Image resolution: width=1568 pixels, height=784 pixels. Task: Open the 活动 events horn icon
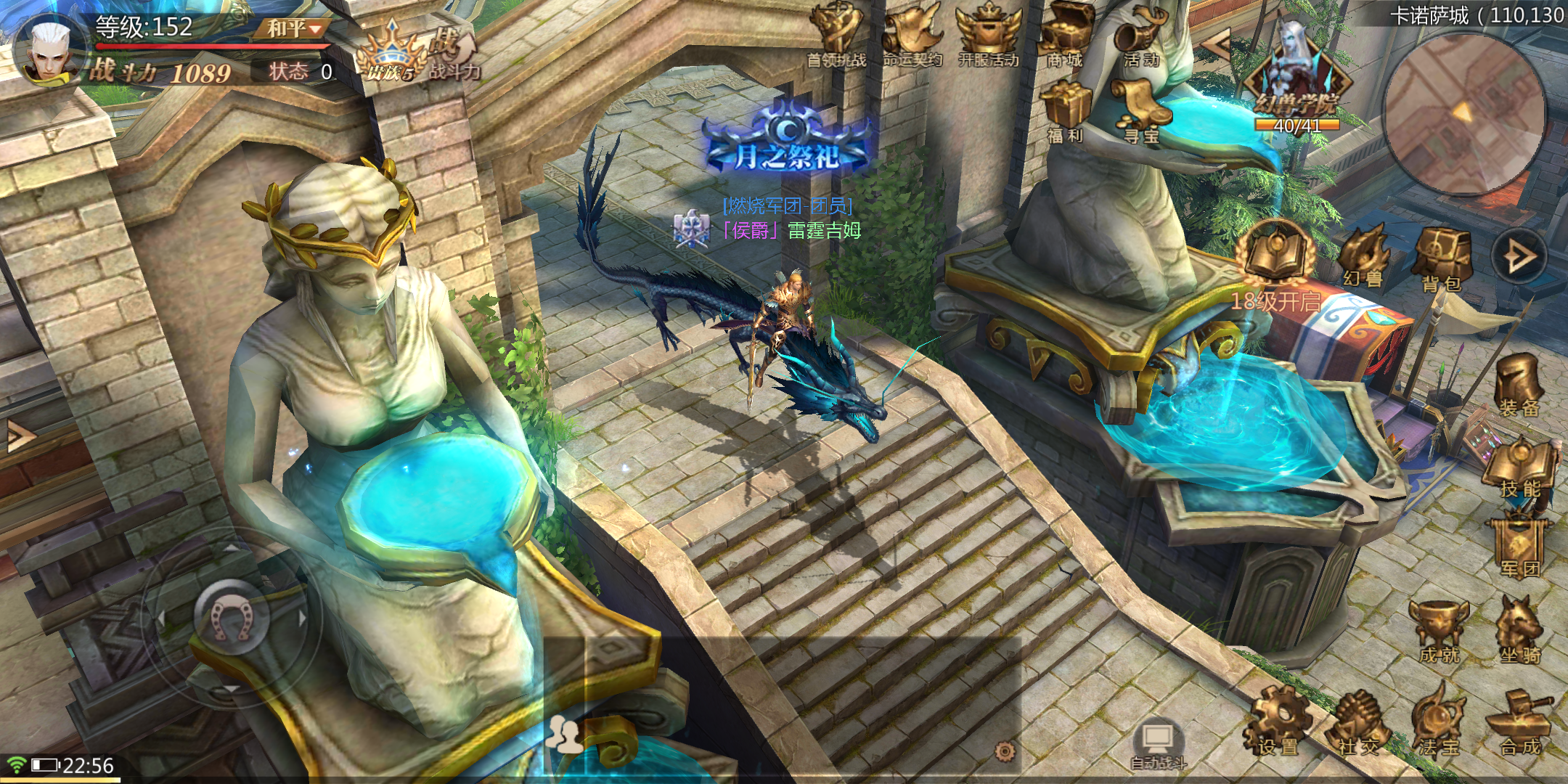[x=1140, y=36]
